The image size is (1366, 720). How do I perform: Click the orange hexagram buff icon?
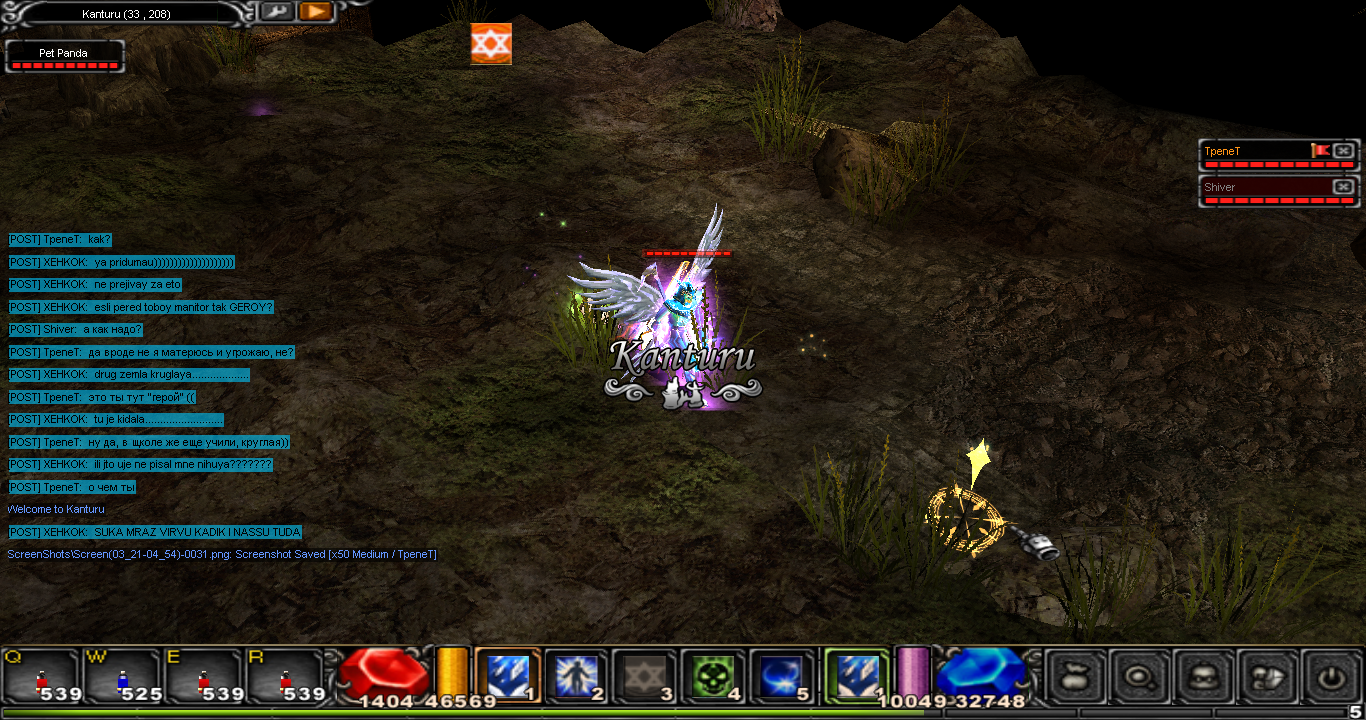pyautogui.click(x=491, y=44)
